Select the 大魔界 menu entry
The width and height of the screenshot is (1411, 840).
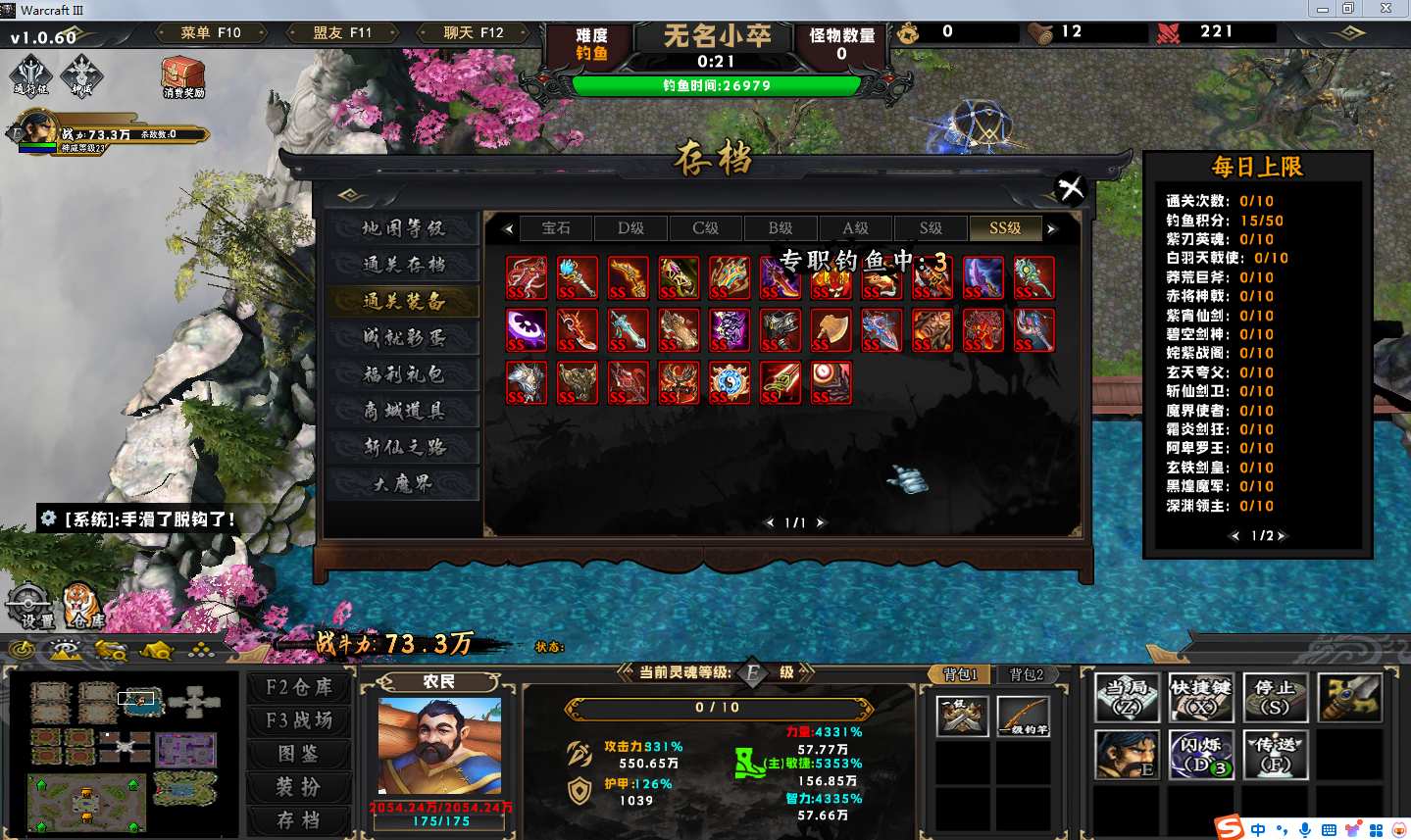pos(403,484)
